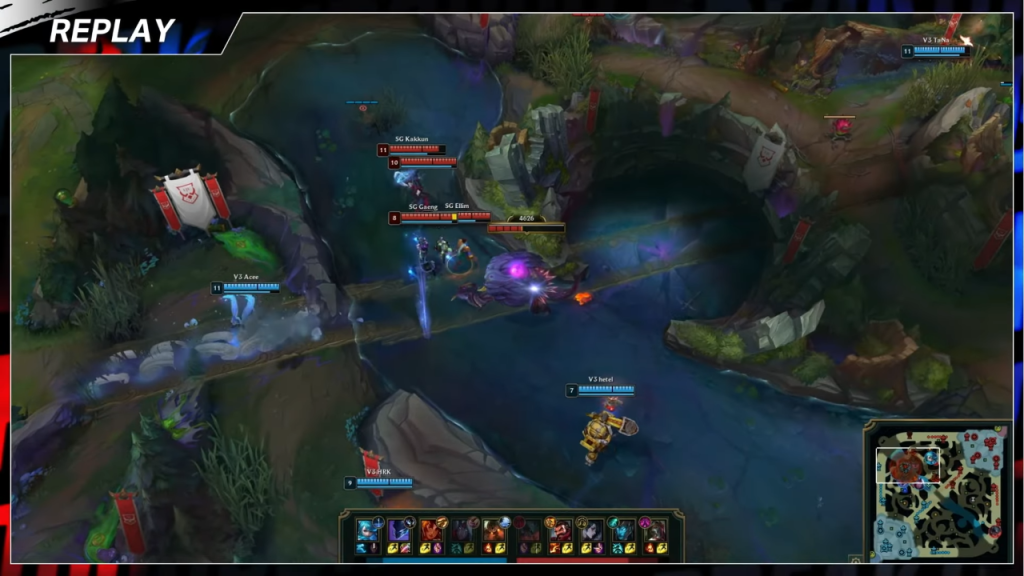This screenshot has width=1024, height=576.
Task: Select the red-bearded champion portrait
Action: pyautogui.click(x=560, y=529)
